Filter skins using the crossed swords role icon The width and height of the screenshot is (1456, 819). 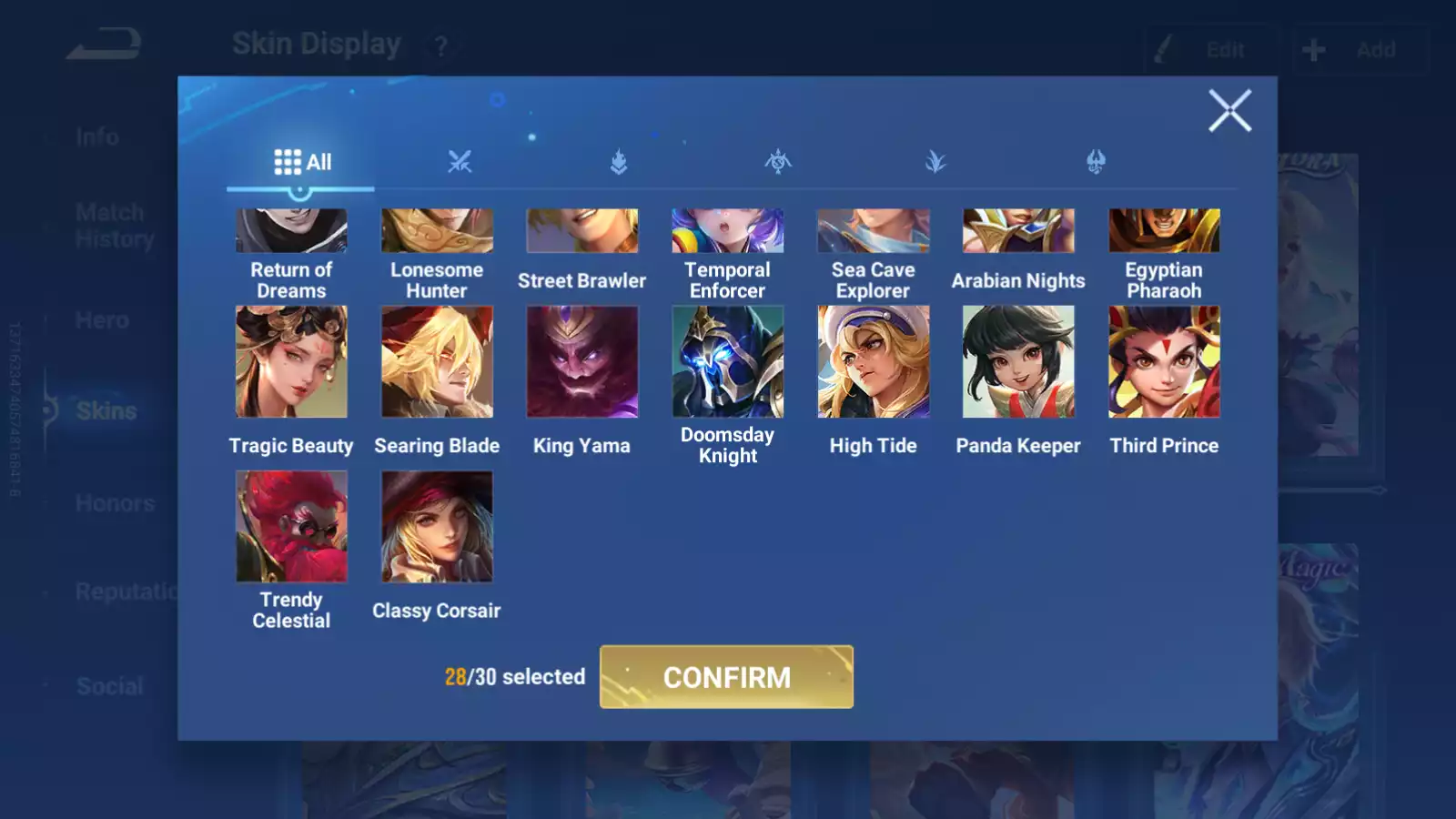461,162
